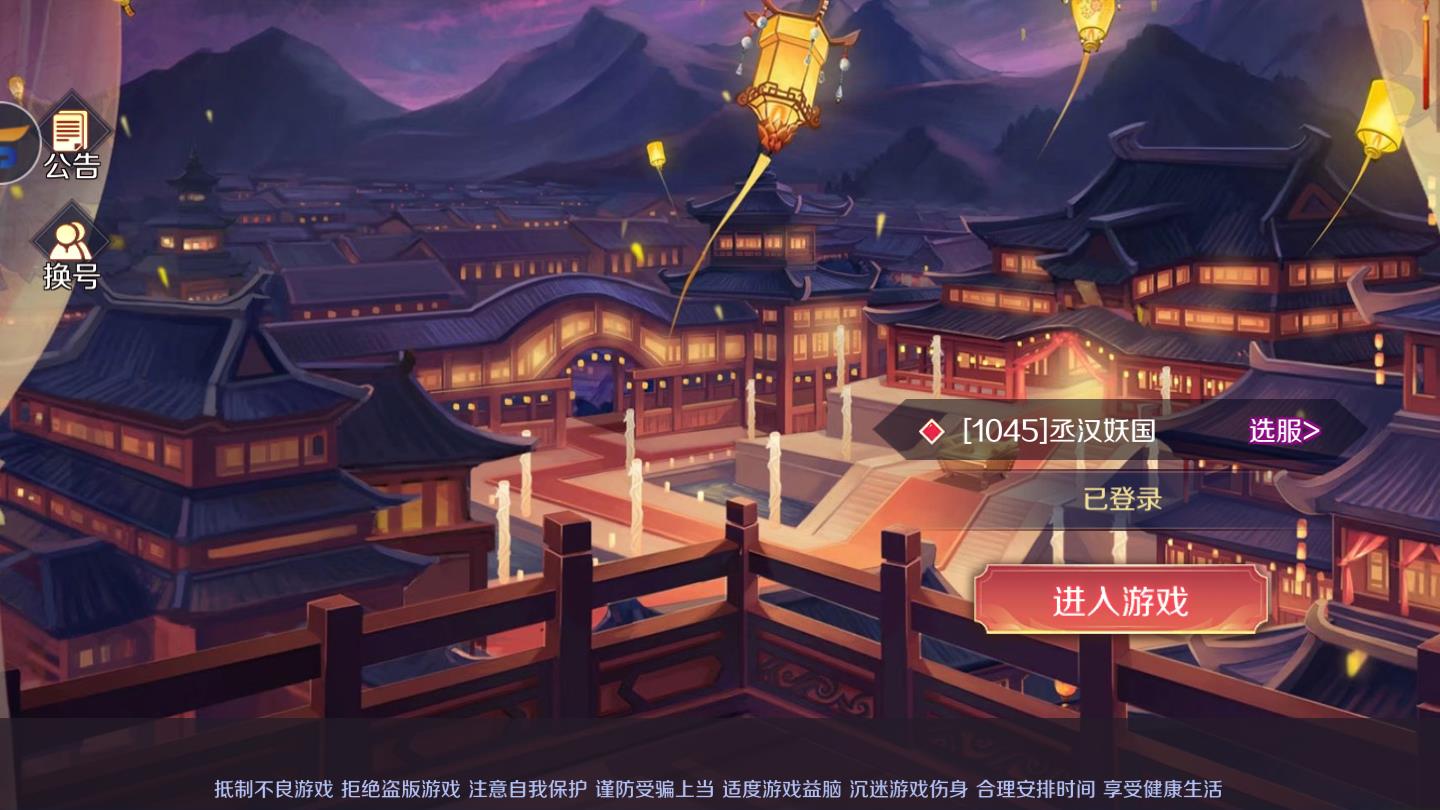
Task: Select the server info bar
Action: coord(1100,431)
